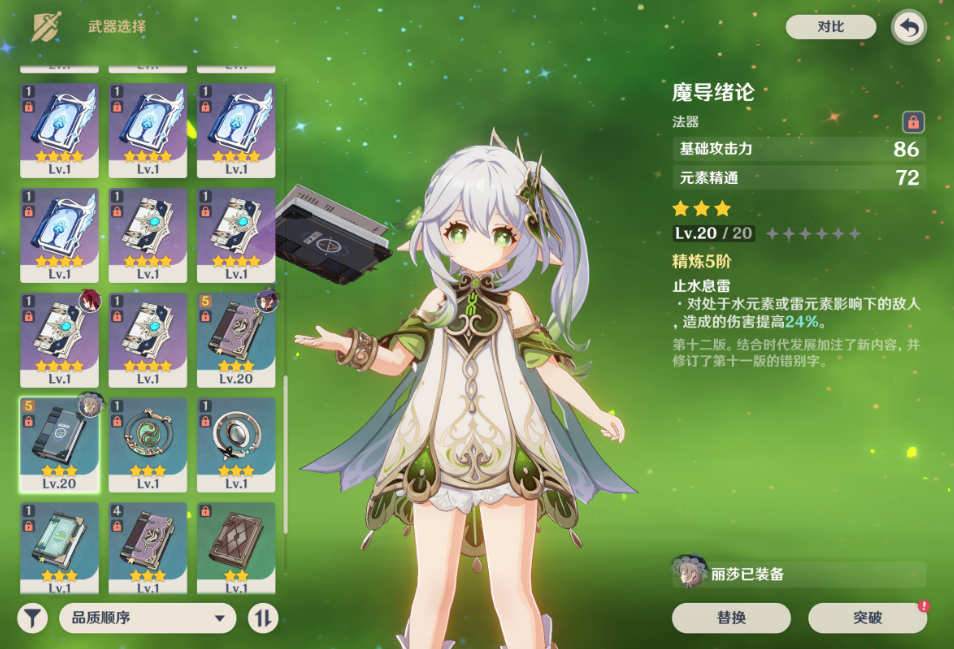Toggle the weapon lock icon beside 法器
Viewport: 954px width, 649px height.
[912, 122]
